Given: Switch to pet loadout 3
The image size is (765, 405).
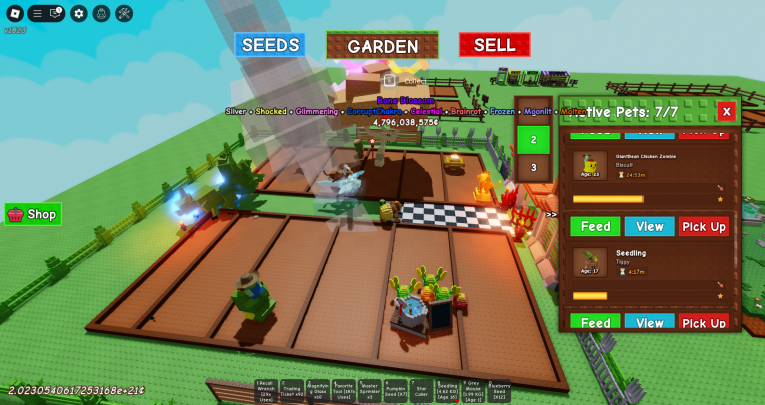Looking at the screenshot, I should (x=534, y=167).
